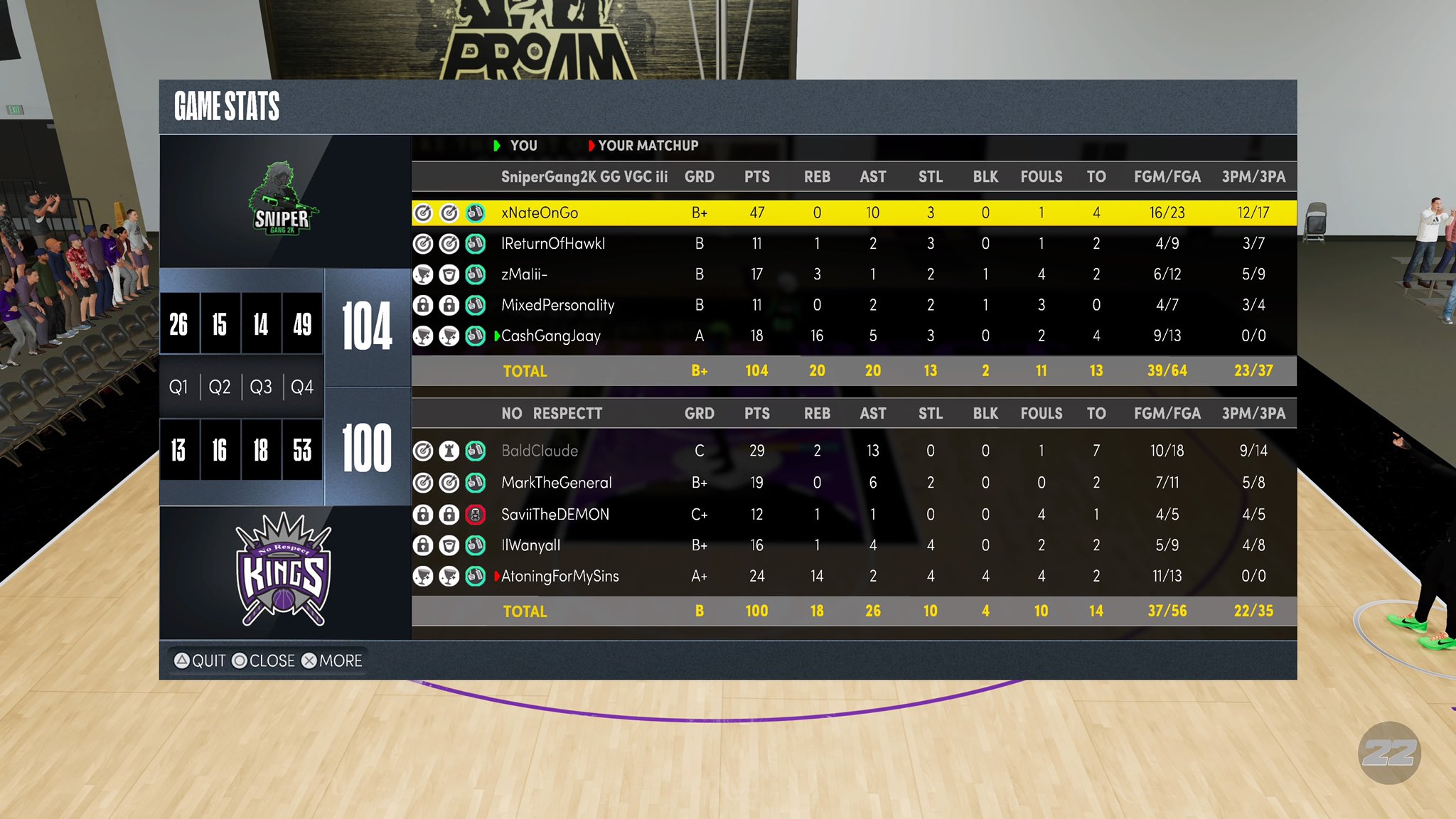Click the rook badge next to BaldClaude
Screen dimensions: 1456x819
click(449, 451)
